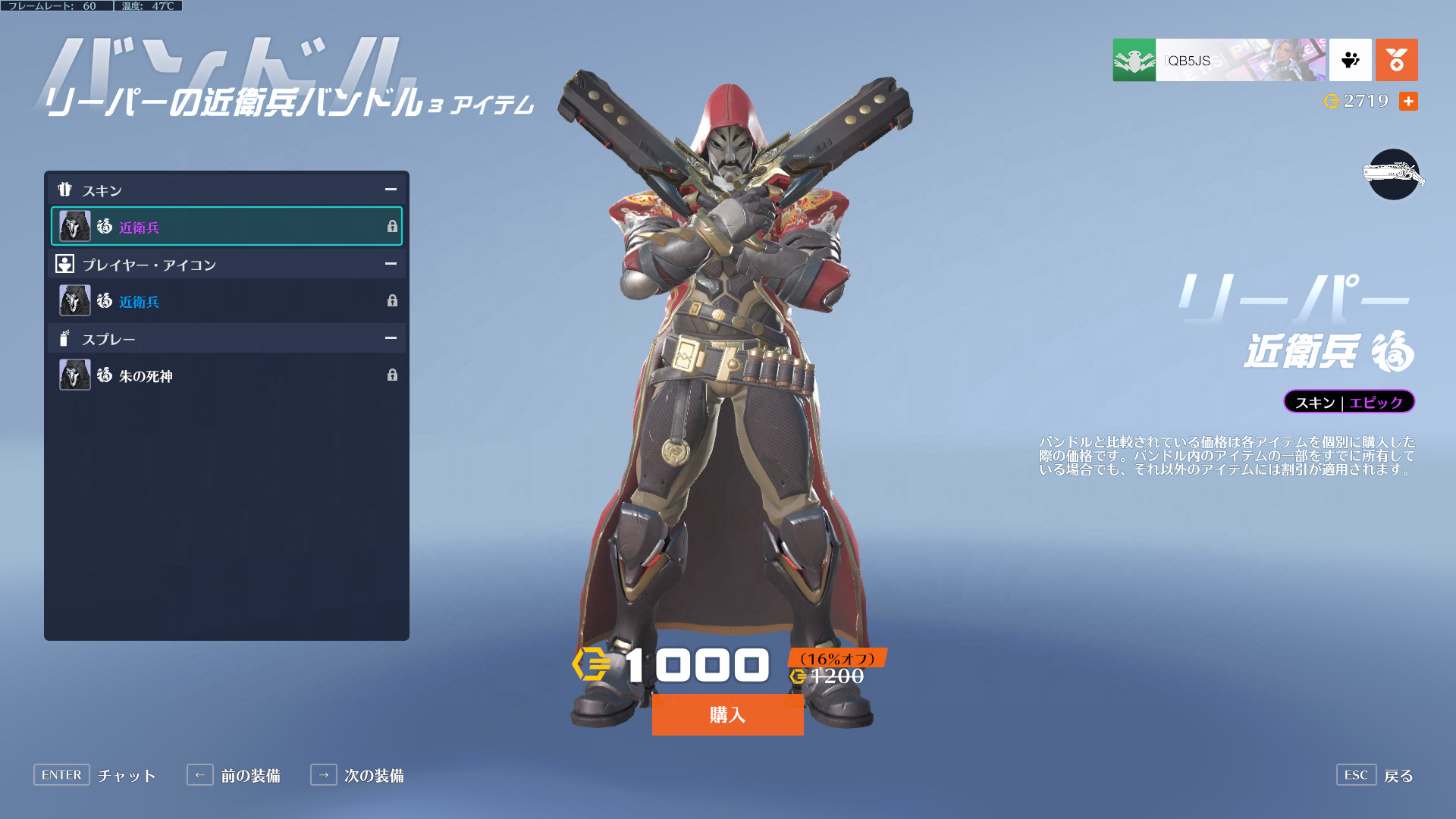Select the 近衛兵 player icon row

pyautogui.click(x=226, y=301)
